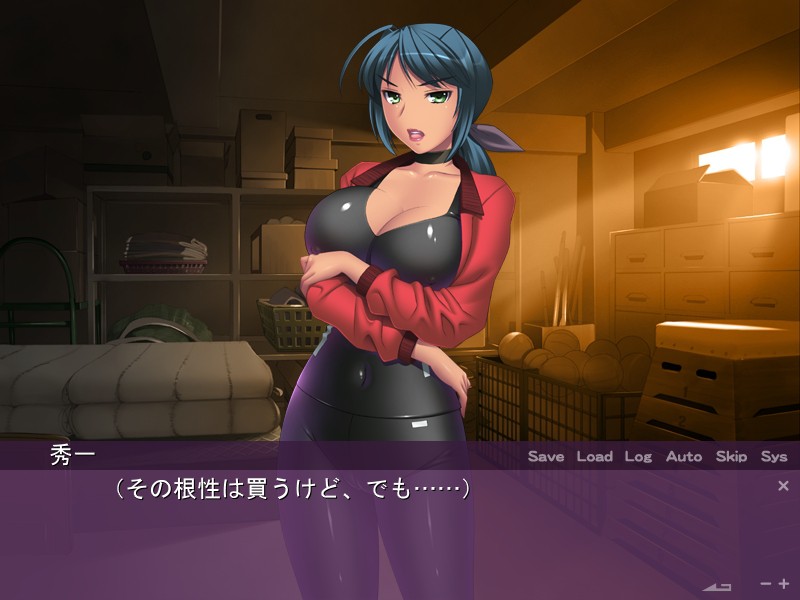Show the message Log
800x600 pixels.
click(x=638, y=456)
